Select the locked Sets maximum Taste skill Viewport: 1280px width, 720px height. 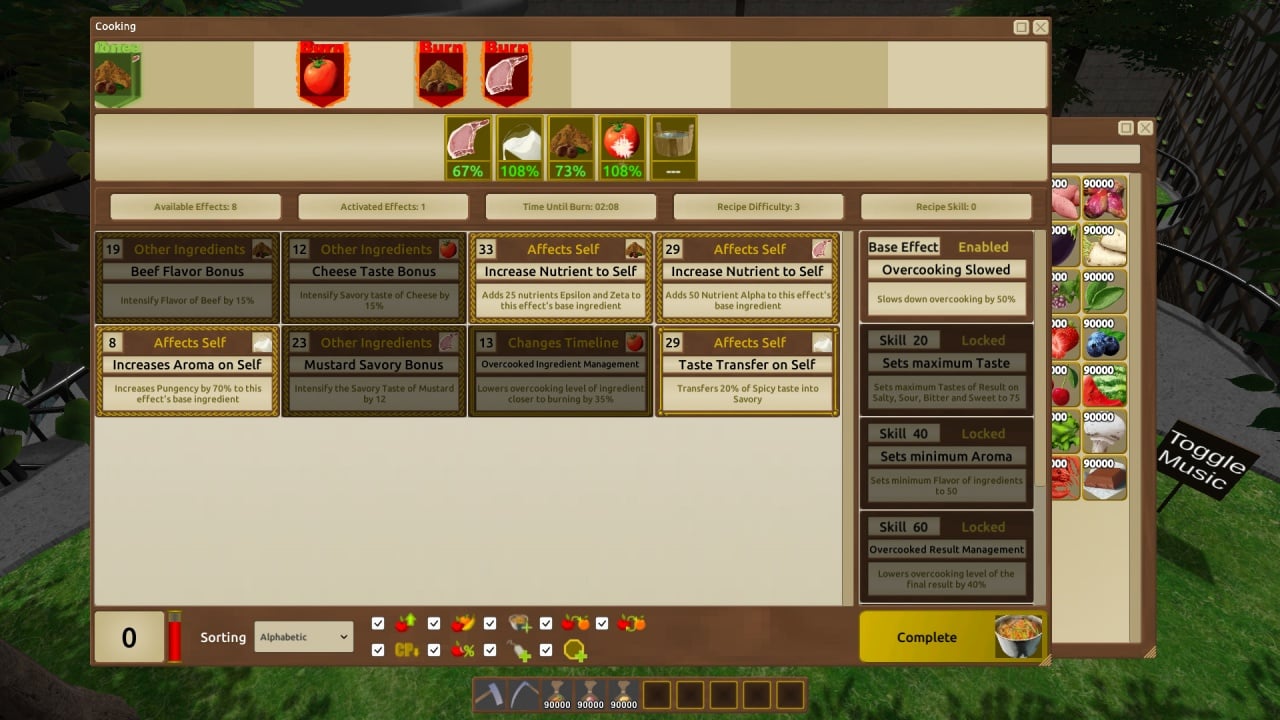[946, 370]
